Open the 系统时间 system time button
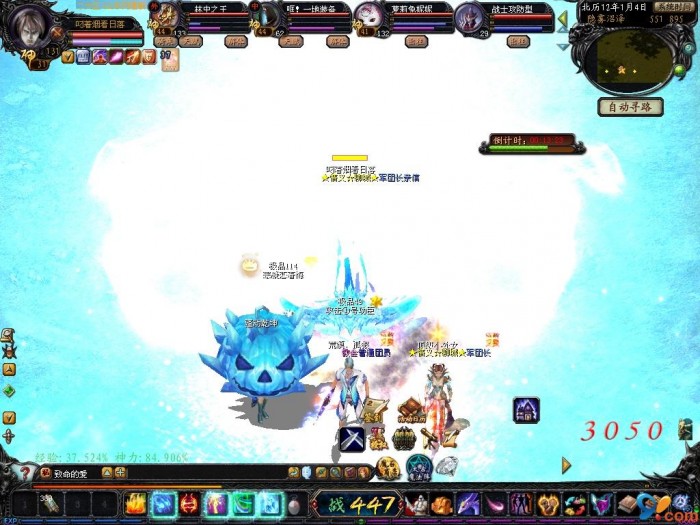Screen dimensions: 700x525 pyautogui.click(x=673, y=6)
